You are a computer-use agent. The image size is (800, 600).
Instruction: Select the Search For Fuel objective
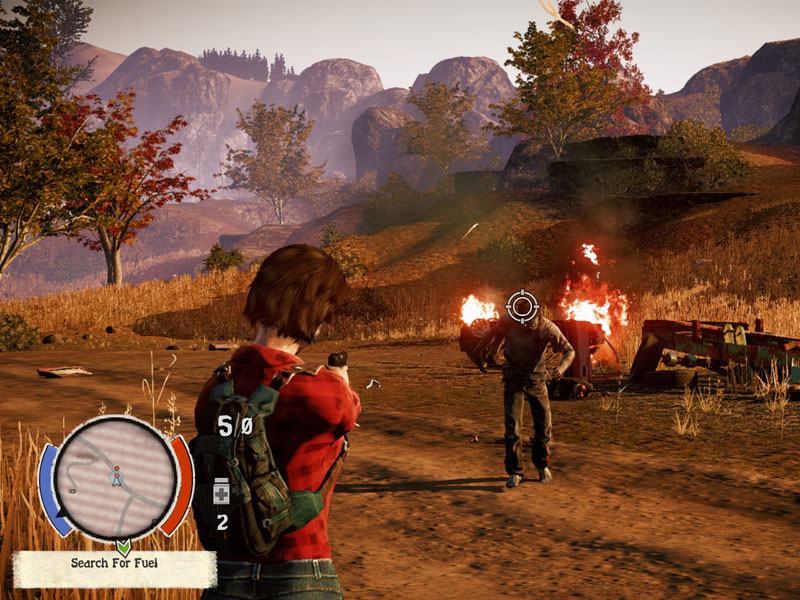pyautogui.click(x=114, y=563)
